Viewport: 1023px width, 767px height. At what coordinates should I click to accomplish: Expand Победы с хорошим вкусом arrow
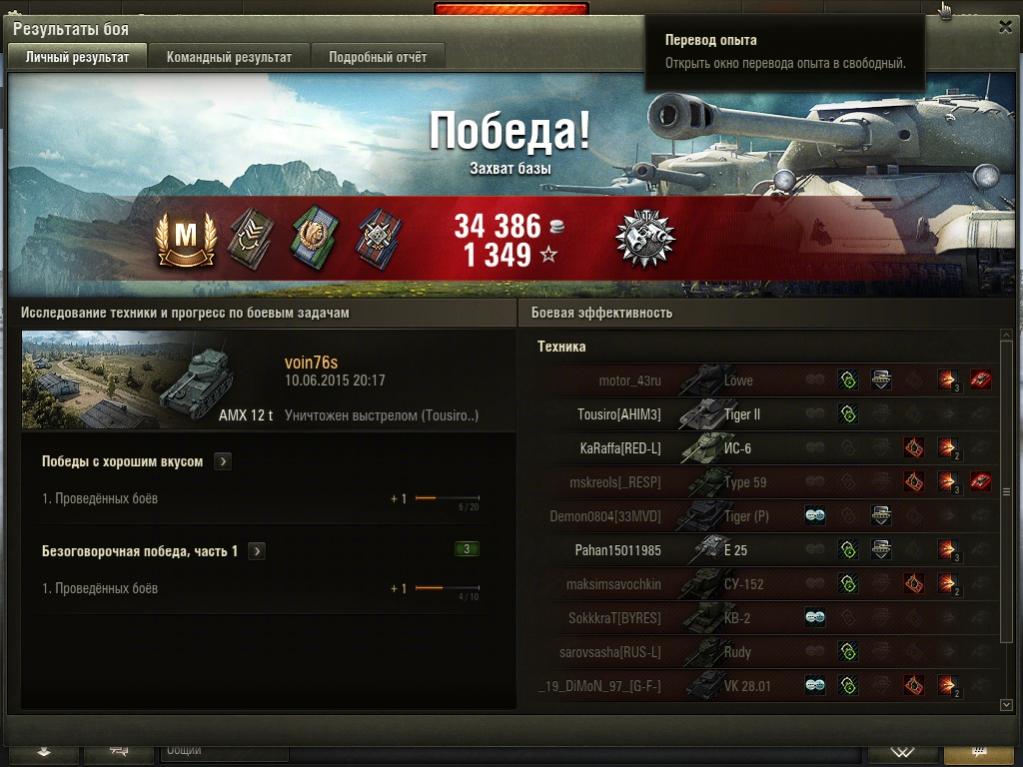tap(223, 462)
